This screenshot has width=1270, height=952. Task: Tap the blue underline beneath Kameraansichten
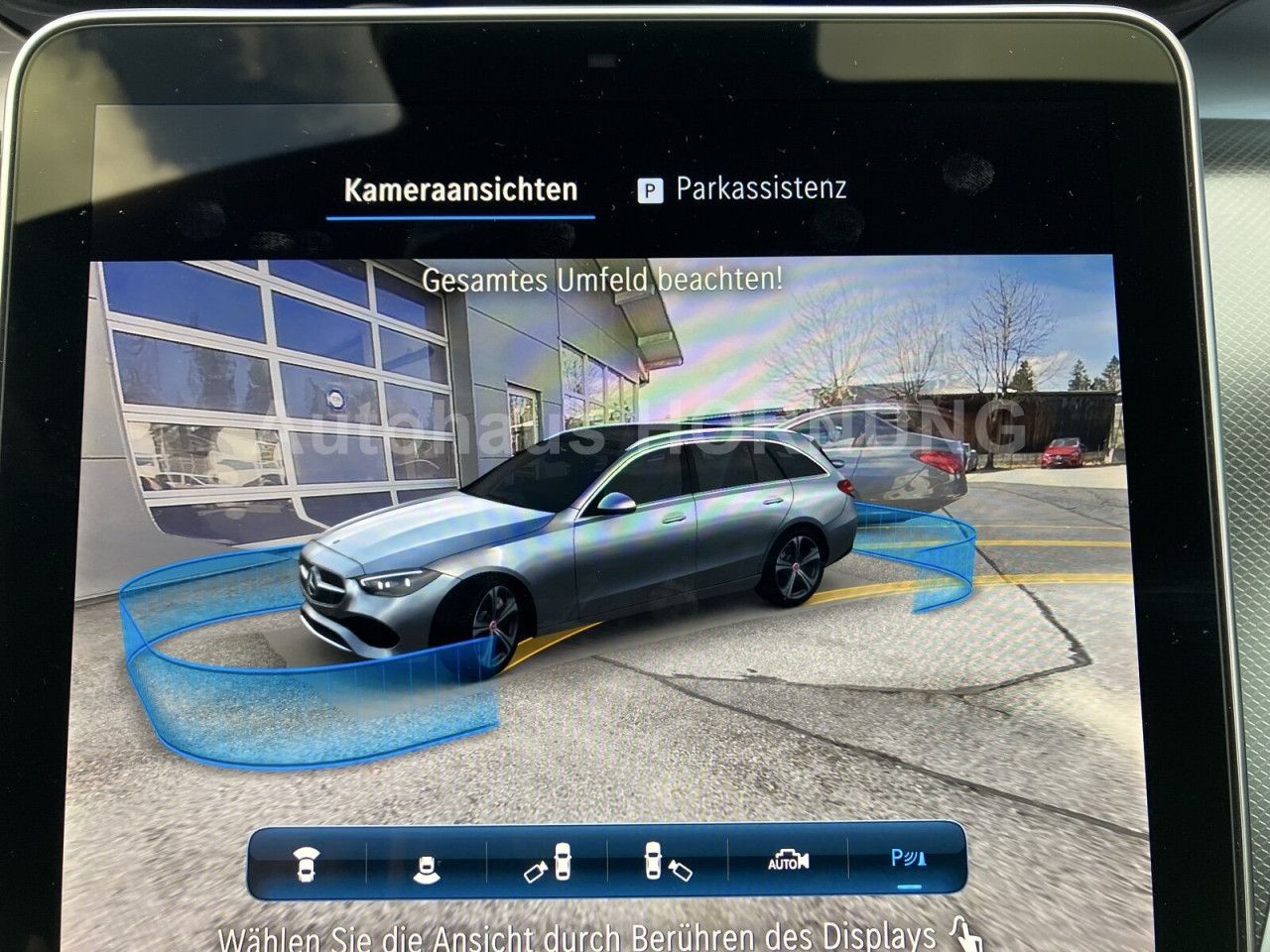coord(459,216)
